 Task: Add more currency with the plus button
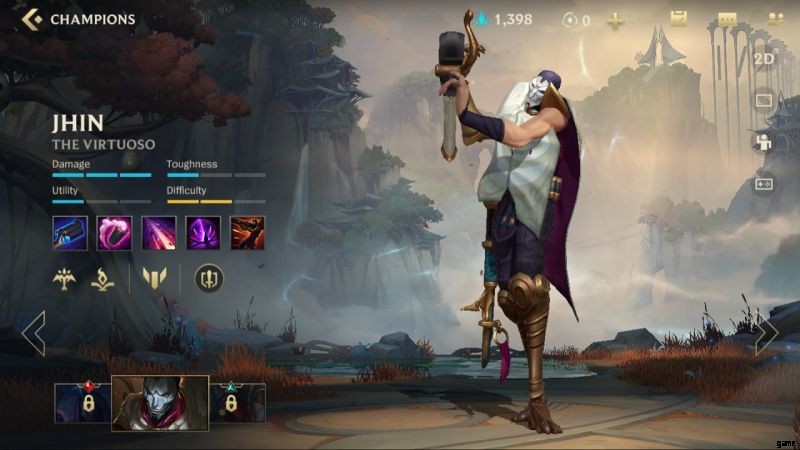[615, 20]
